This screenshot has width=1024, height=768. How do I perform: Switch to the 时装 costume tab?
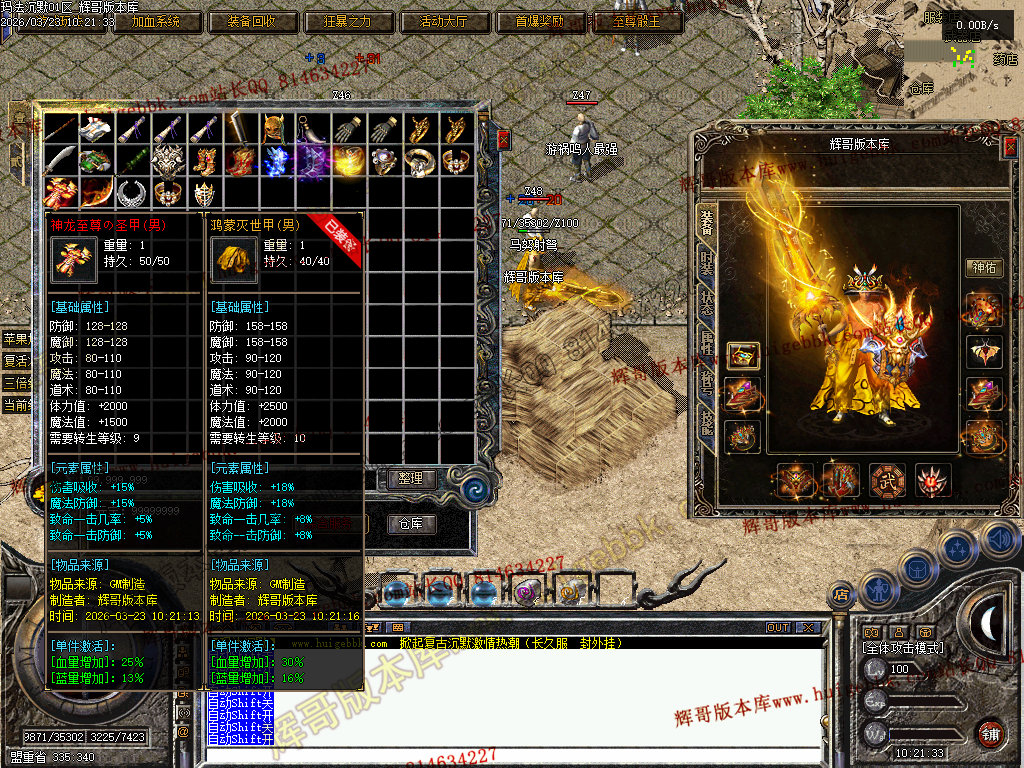coord(707,264)
